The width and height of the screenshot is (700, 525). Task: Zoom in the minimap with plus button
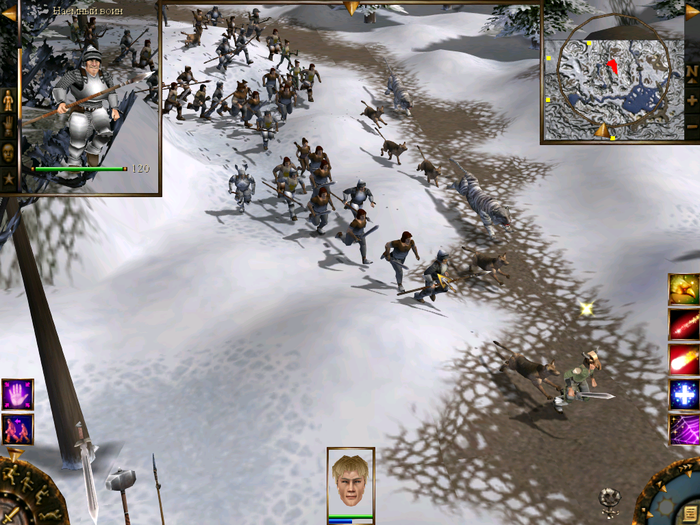[x=692, y=100]
